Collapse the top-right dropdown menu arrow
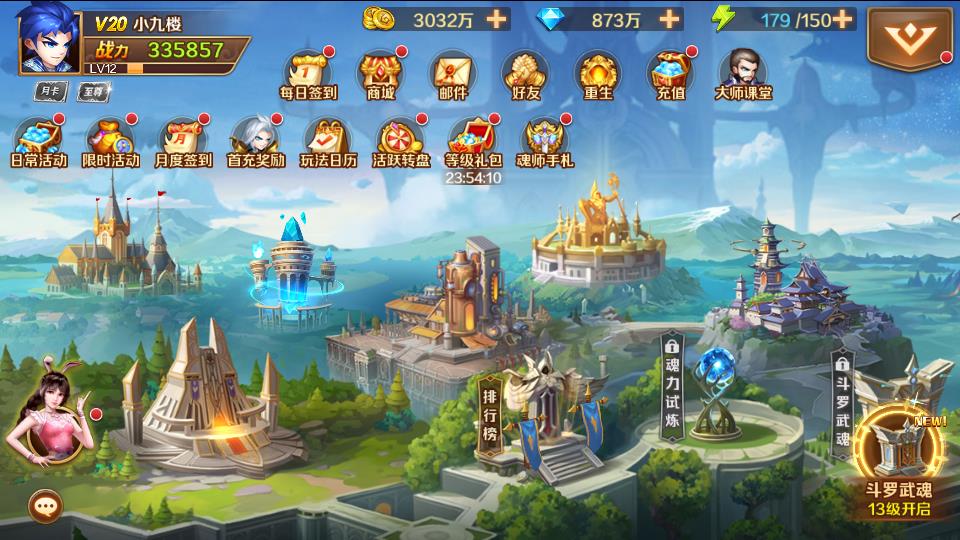Viewport: 960px width, 540px height. (x=910, y=38)
